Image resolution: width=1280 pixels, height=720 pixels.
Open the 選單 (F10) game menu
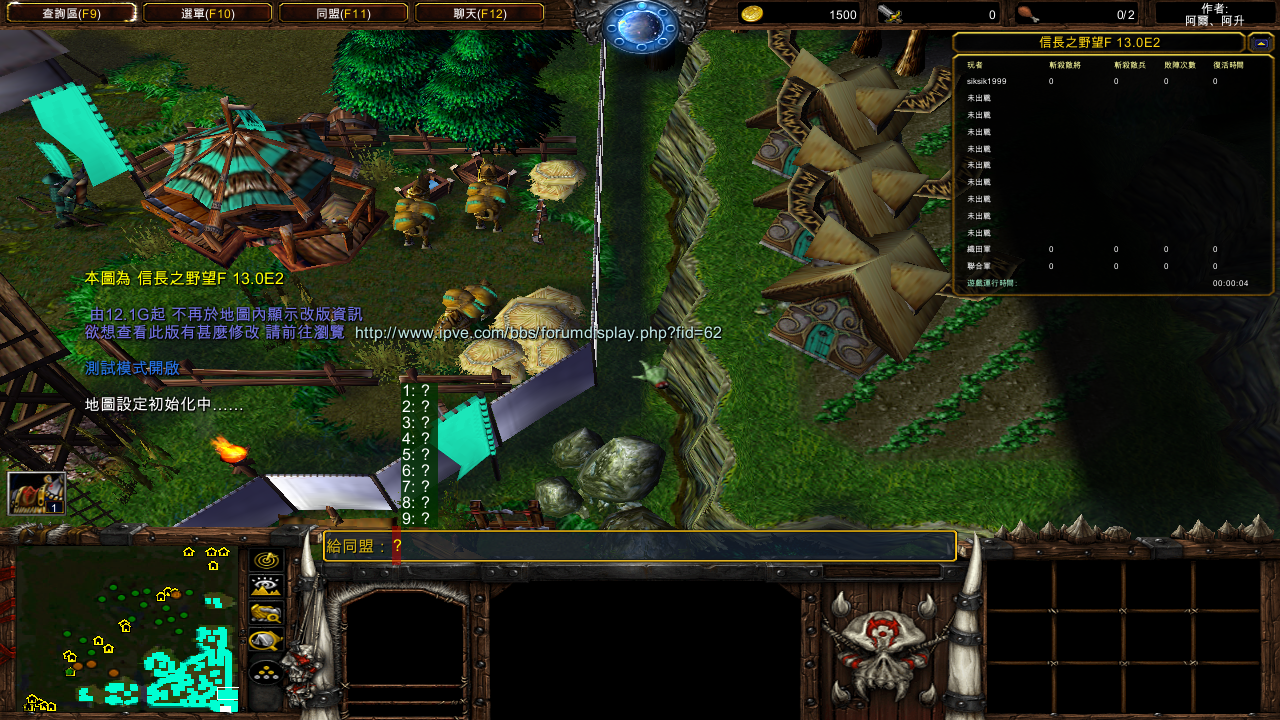[207, 14]
